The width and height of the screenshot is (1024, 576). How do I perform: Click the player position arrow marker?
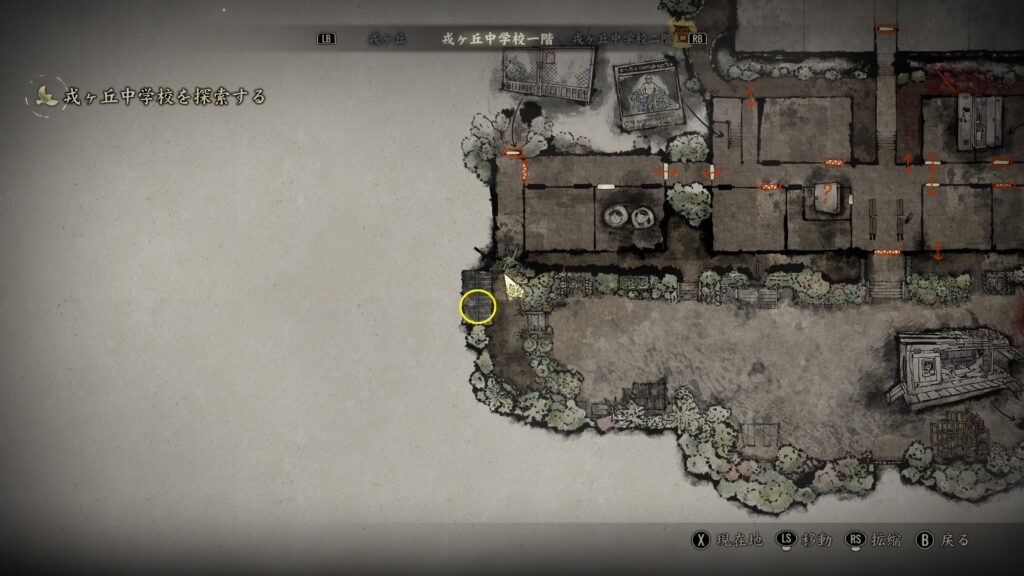click(512, 288)
